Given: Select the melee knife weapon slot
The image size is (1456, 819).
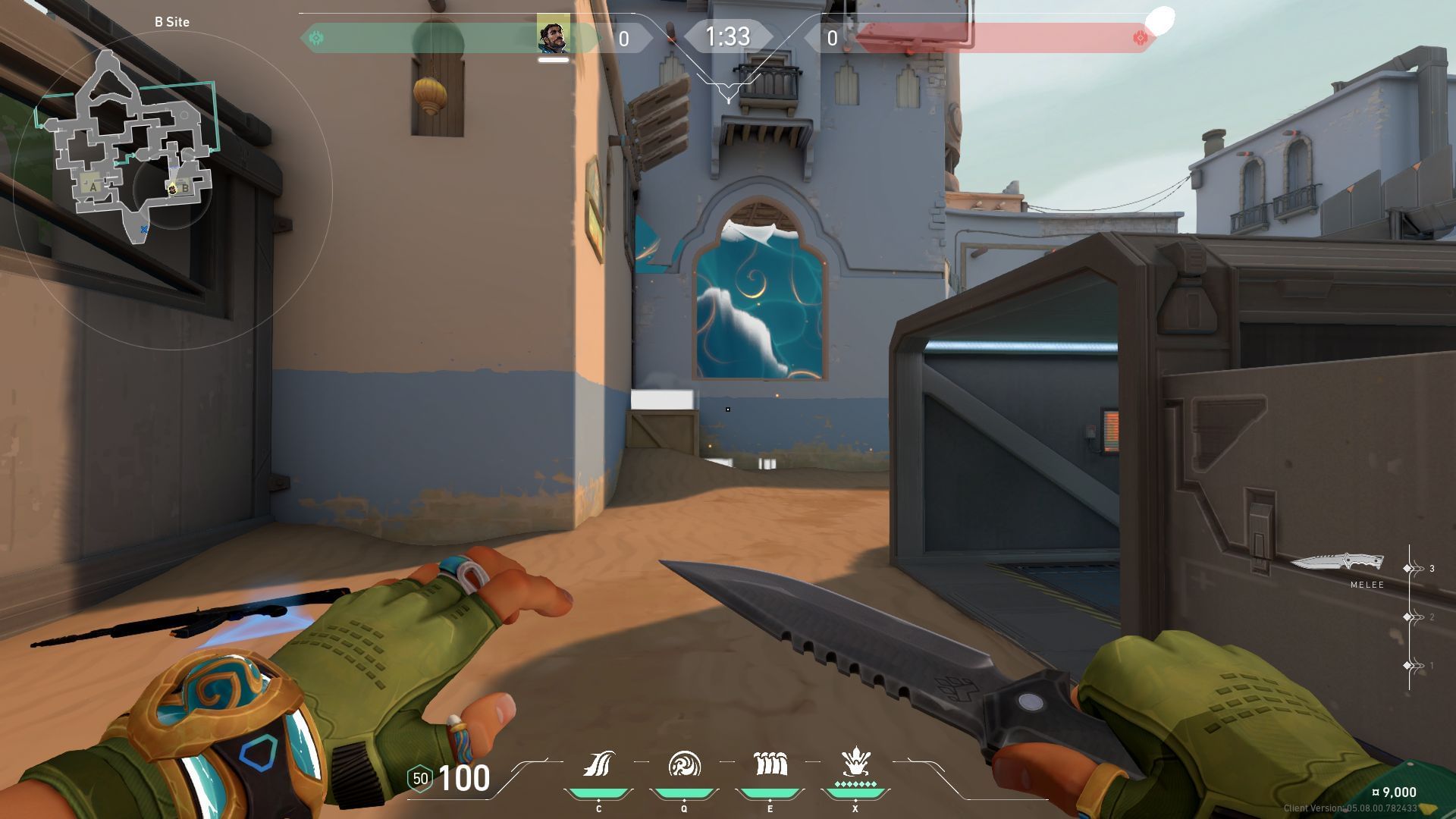Looking at the screenshot, I should [1338, 563].
